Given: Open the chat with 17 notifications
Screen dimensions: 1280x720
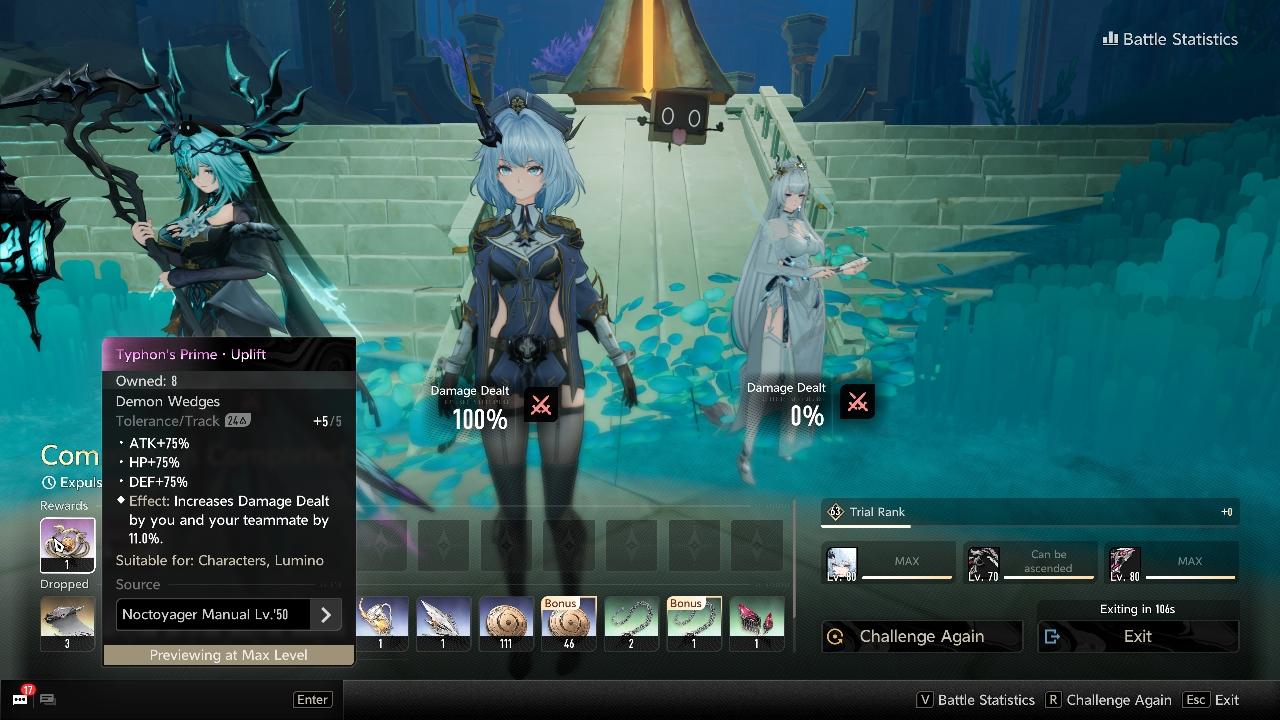Looking at the screenshot, I should point(20,699).
